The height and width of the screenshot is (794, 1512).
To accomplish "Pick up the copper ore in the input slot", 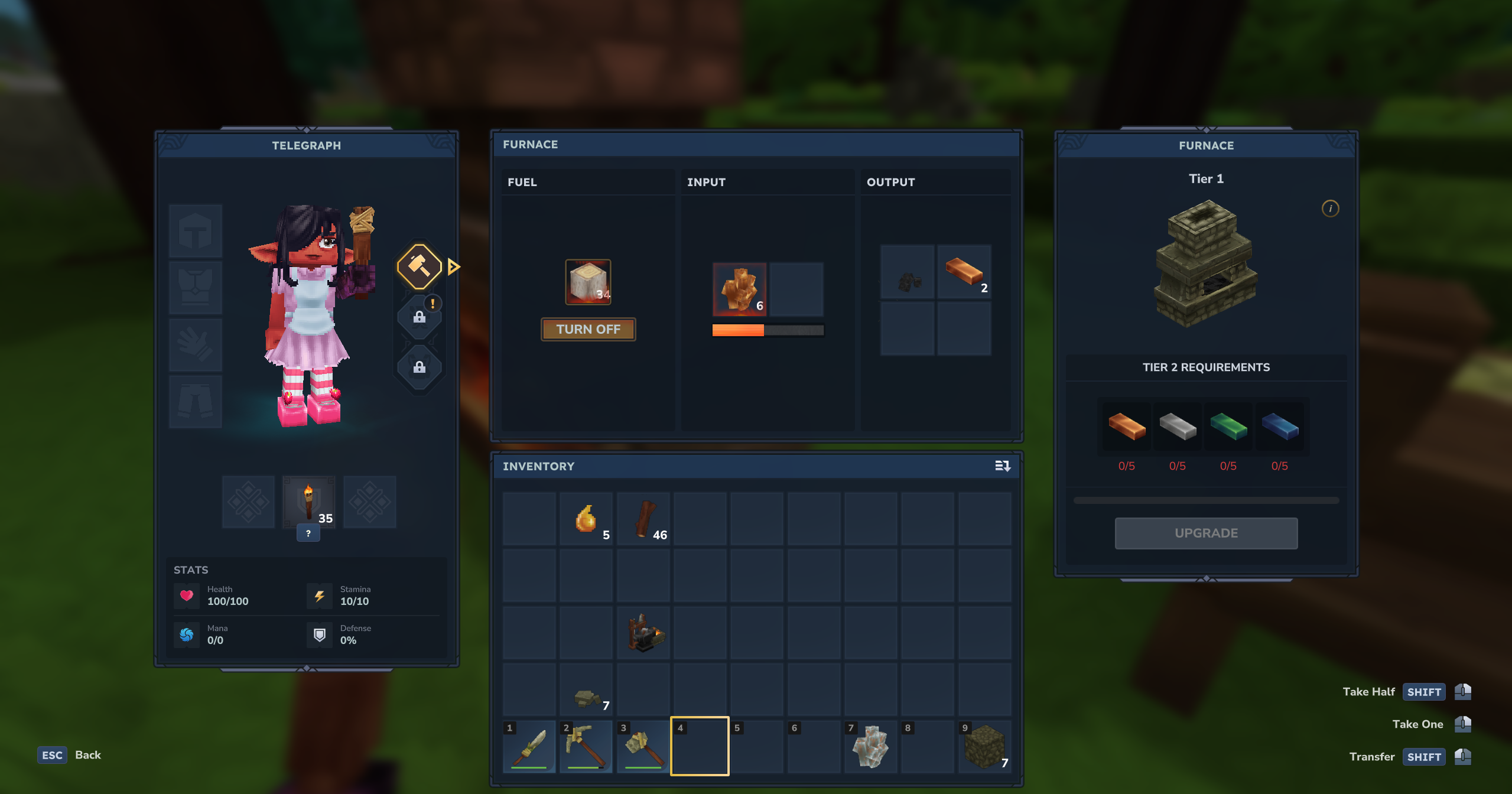I will coord(739,289).
